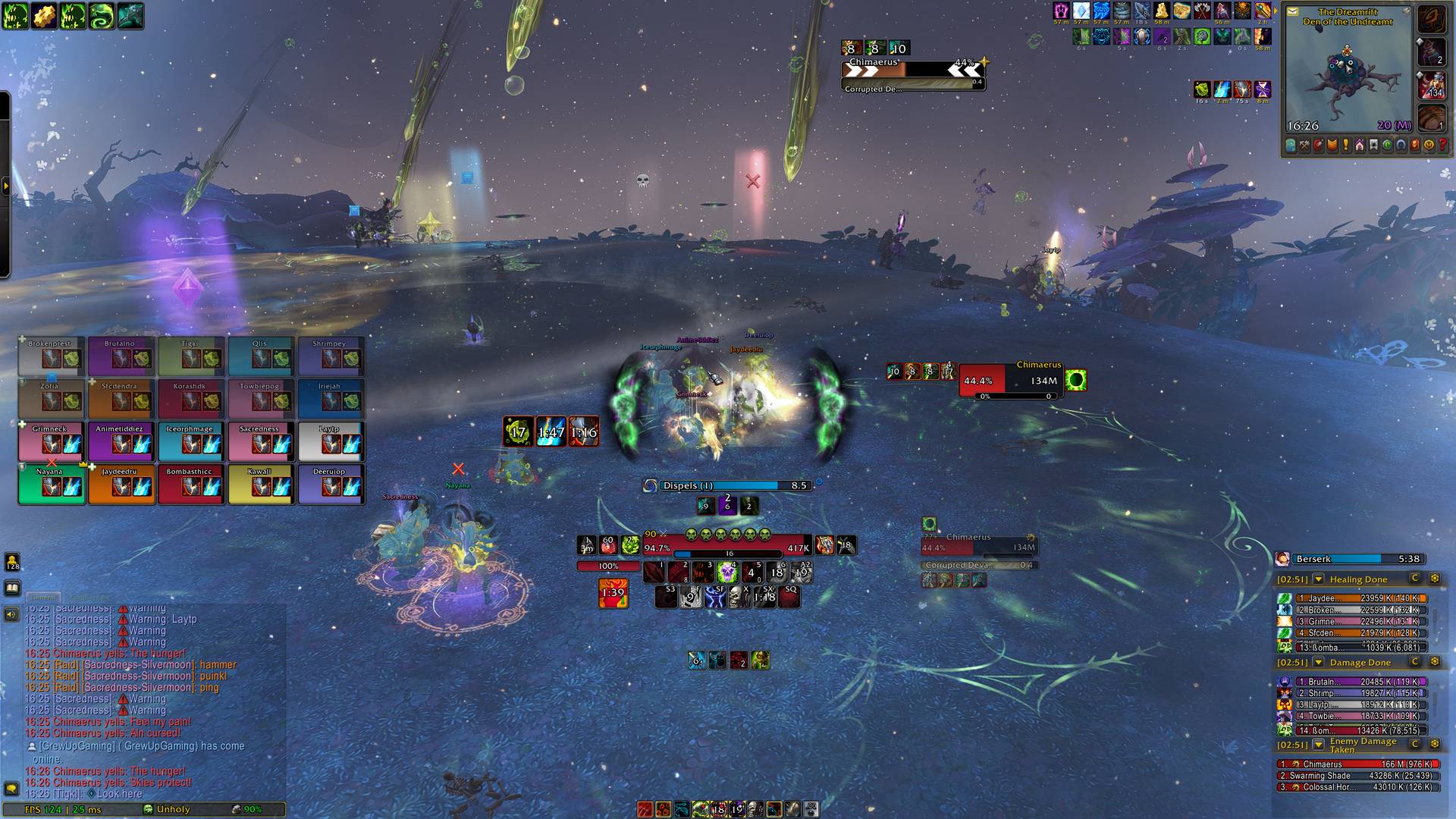This screenshot has height=819, width=1456.
Task: Target Jaydeedru in the raid frames
Action: [120, 484]
